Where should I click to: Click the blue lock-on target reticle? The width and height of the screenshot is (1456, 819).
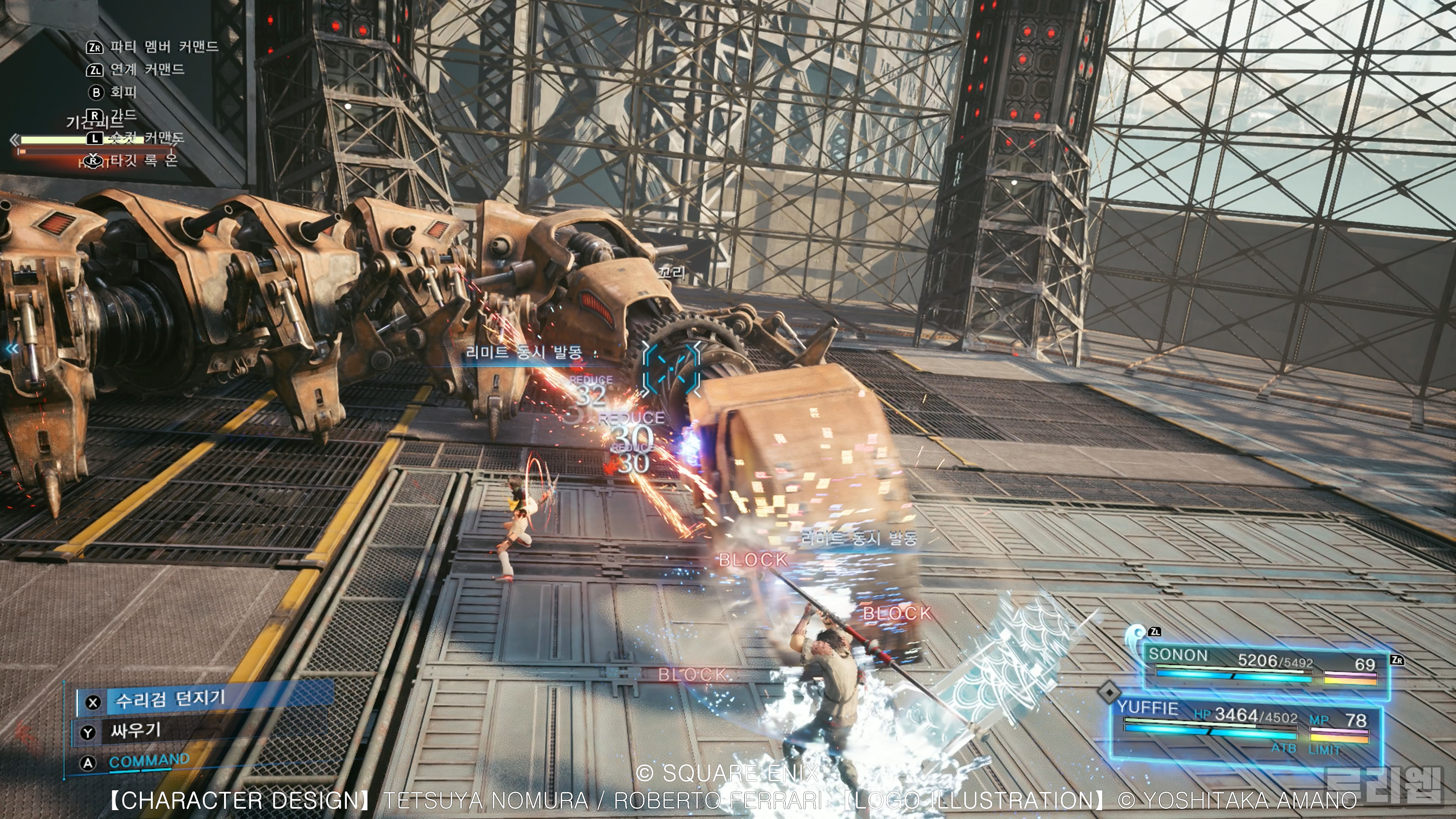[672, 369]
